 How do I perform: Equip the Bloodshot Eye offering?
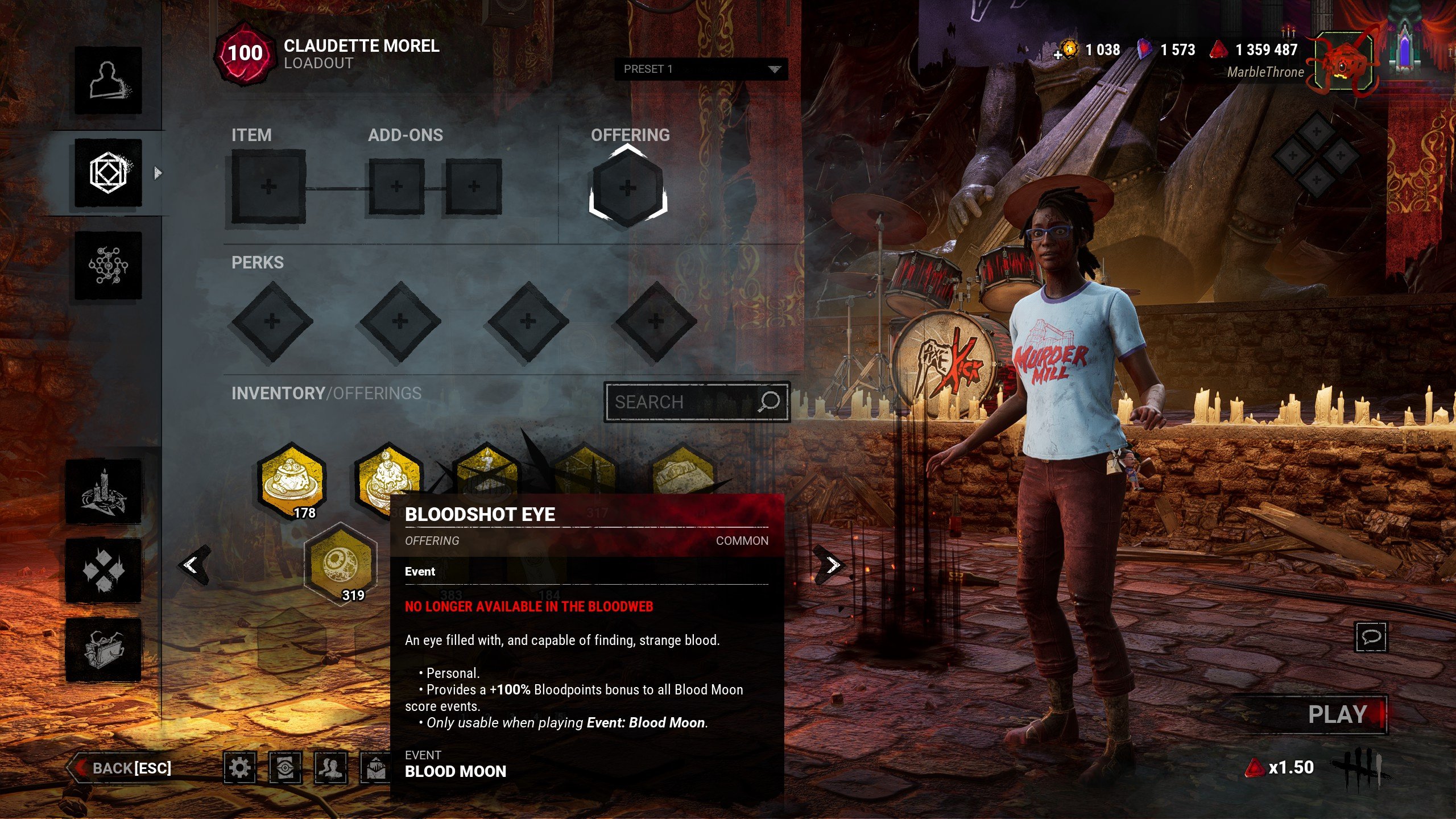[x=340, y=563]
